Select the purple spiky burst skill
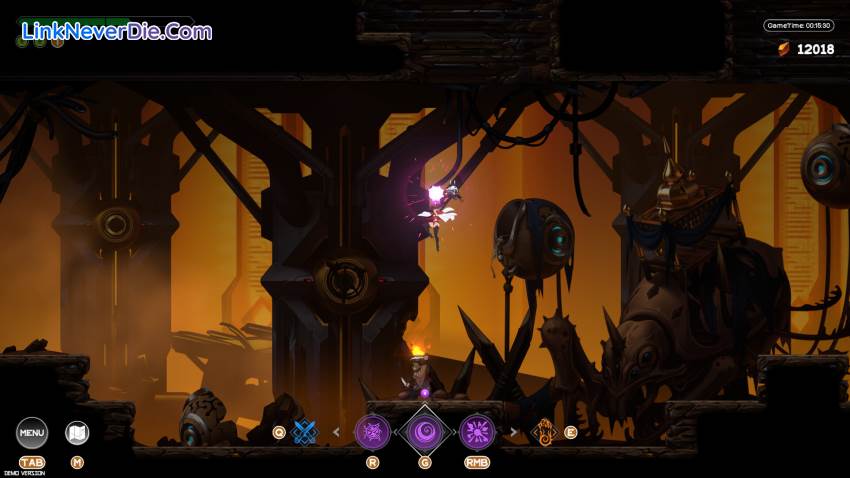This screenshot has width=850, height=478. pos(373,432)
